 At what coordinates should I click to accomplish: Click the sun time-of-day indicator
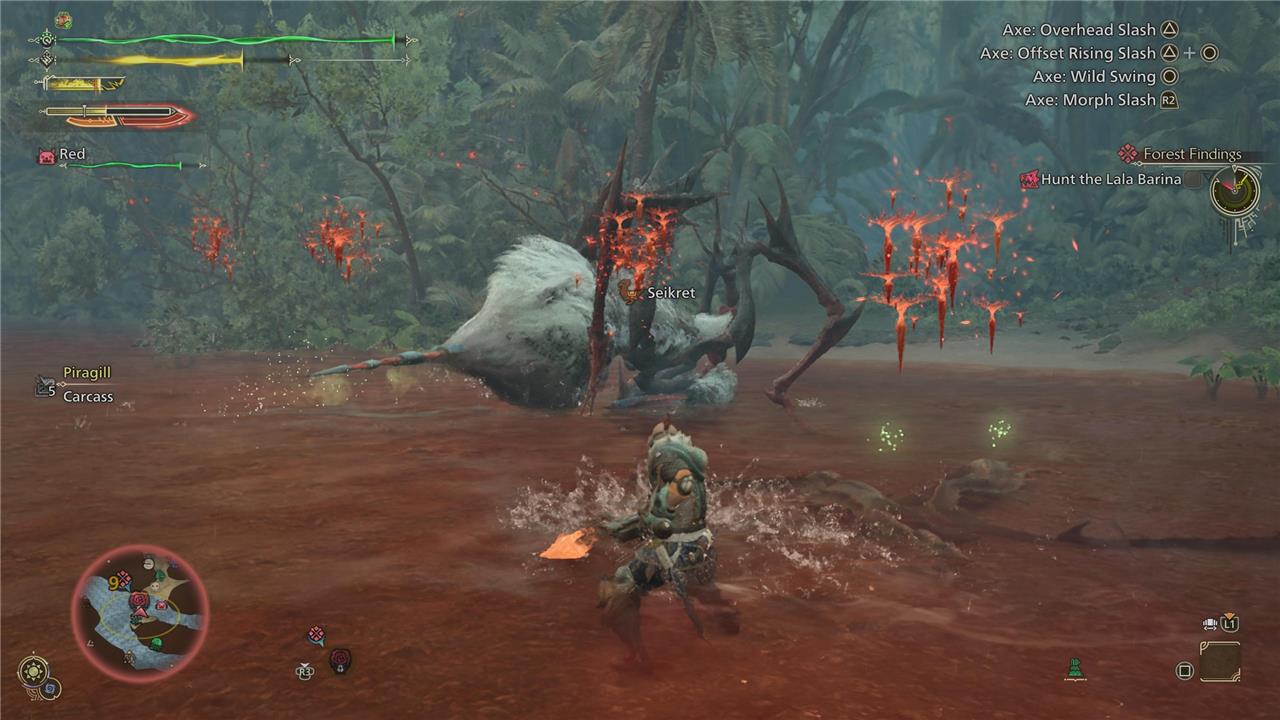click(x=33, y=669)
